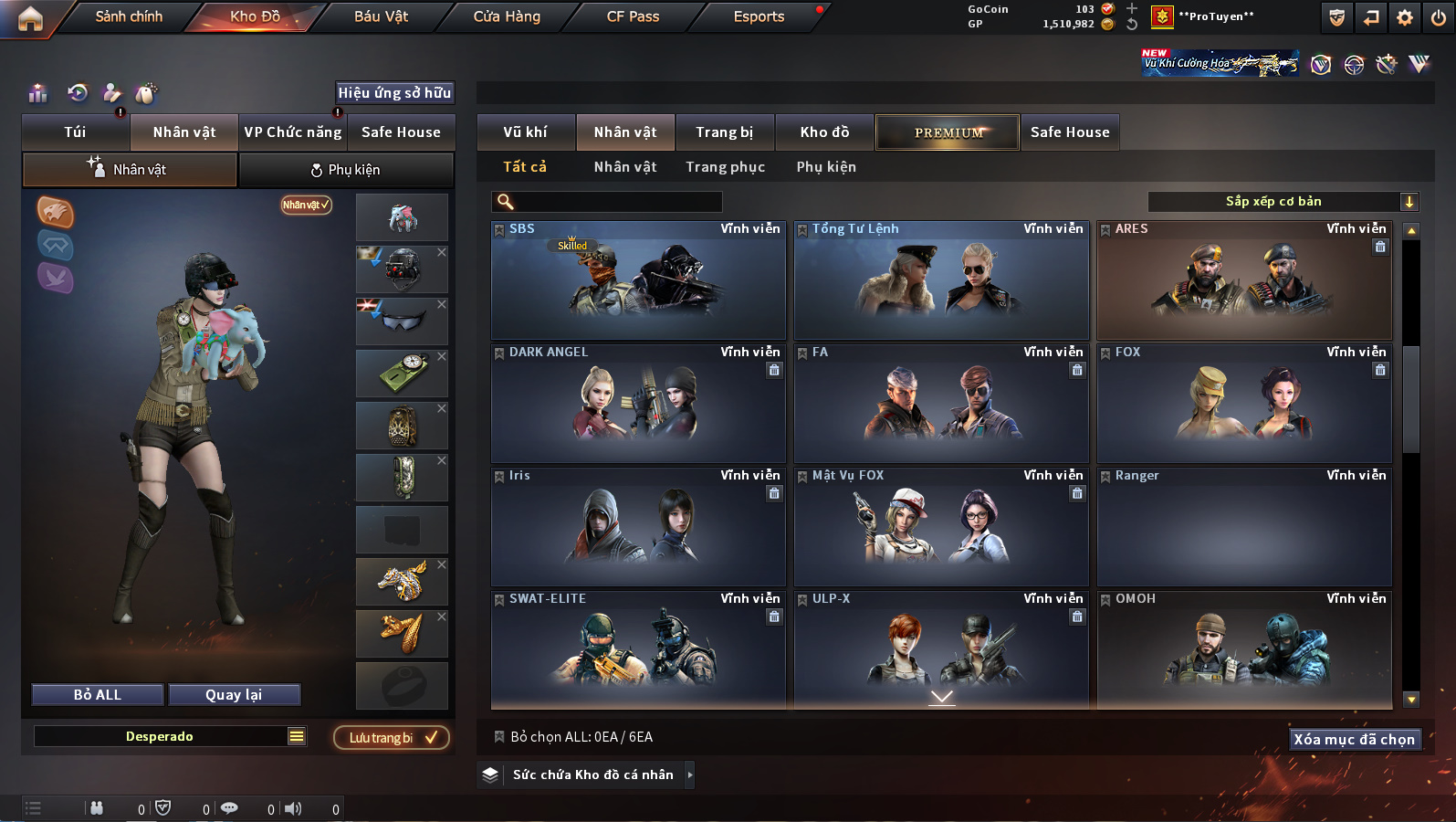Click the power exit button
1456x822 pixels.
[1439, 17]
